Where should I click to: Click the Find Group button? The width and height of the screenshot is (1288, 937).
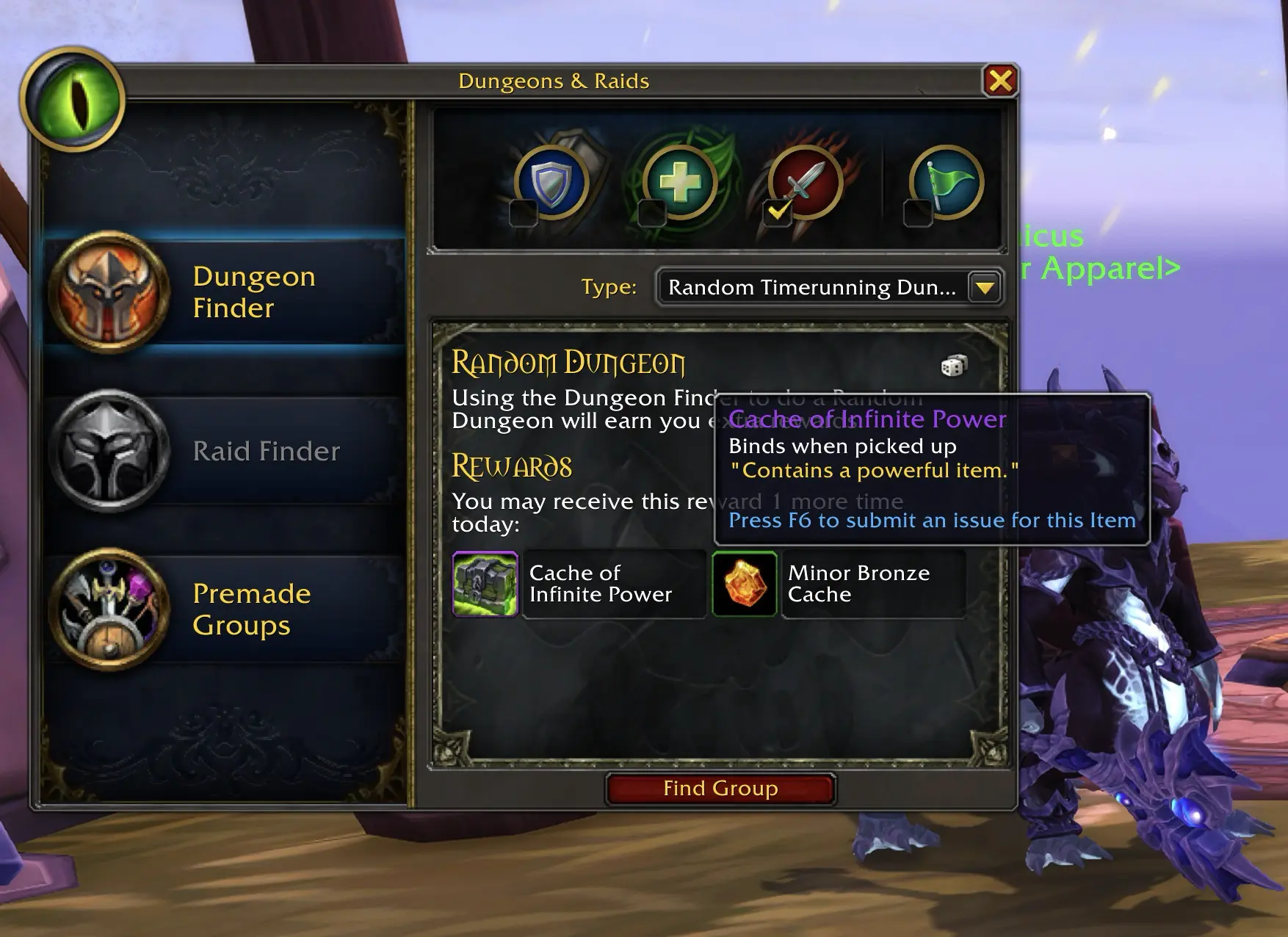point(720,789)
